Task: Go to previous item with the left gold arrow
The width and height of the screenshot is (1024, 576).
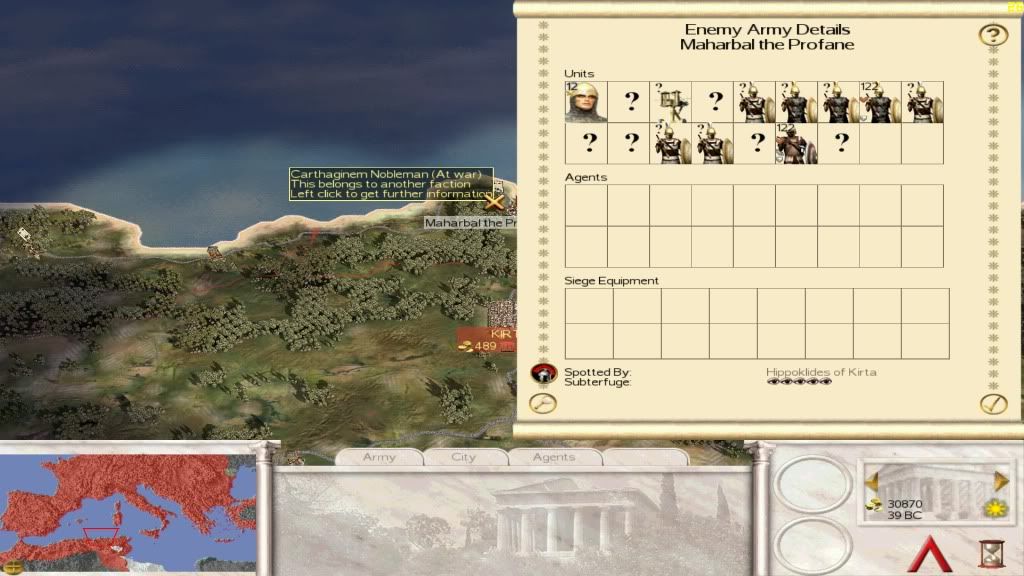Action: pyautogui.click(x=871, y=480)
